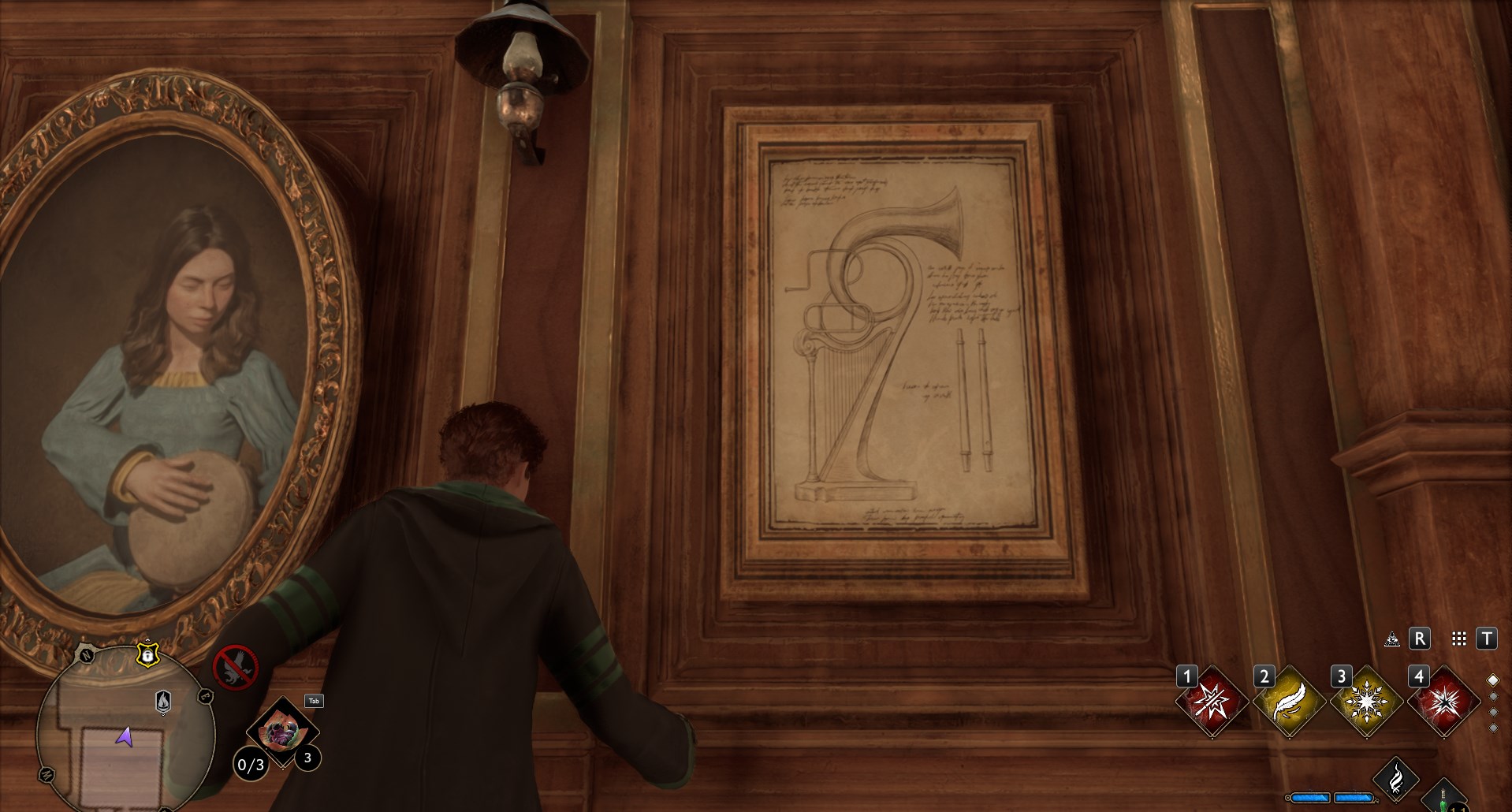Click the yellow locked shield marker on minimap
This screenshot has height=812, width=1512.
pos(147,654)
